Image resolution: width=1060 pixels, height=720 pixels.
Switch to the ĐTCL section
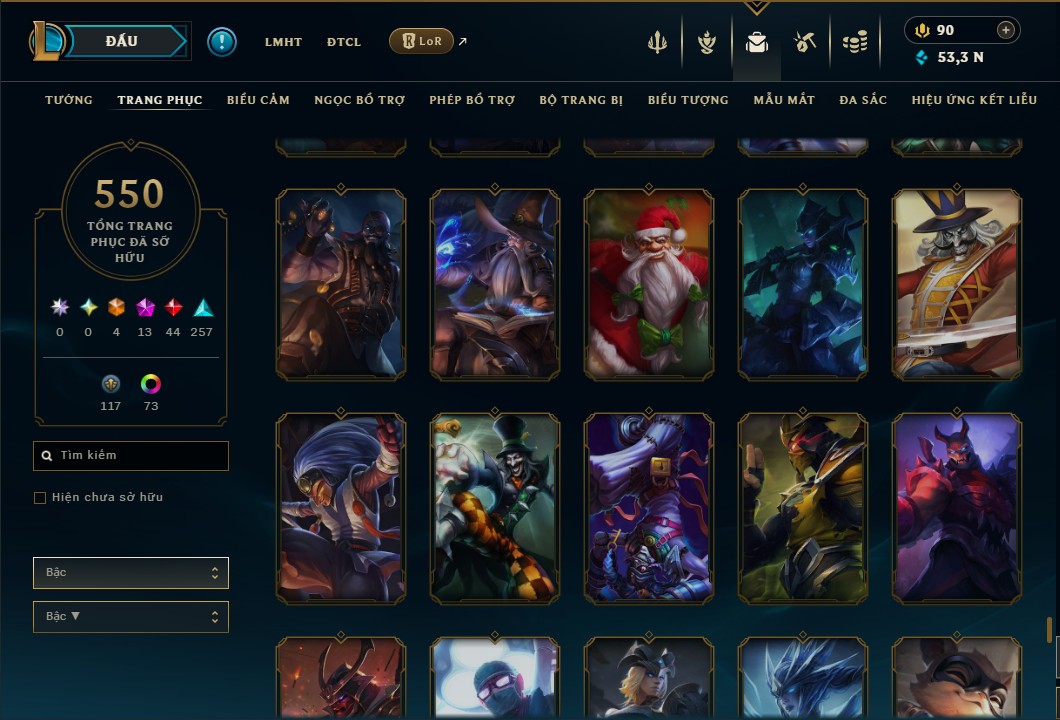point(343,42)
